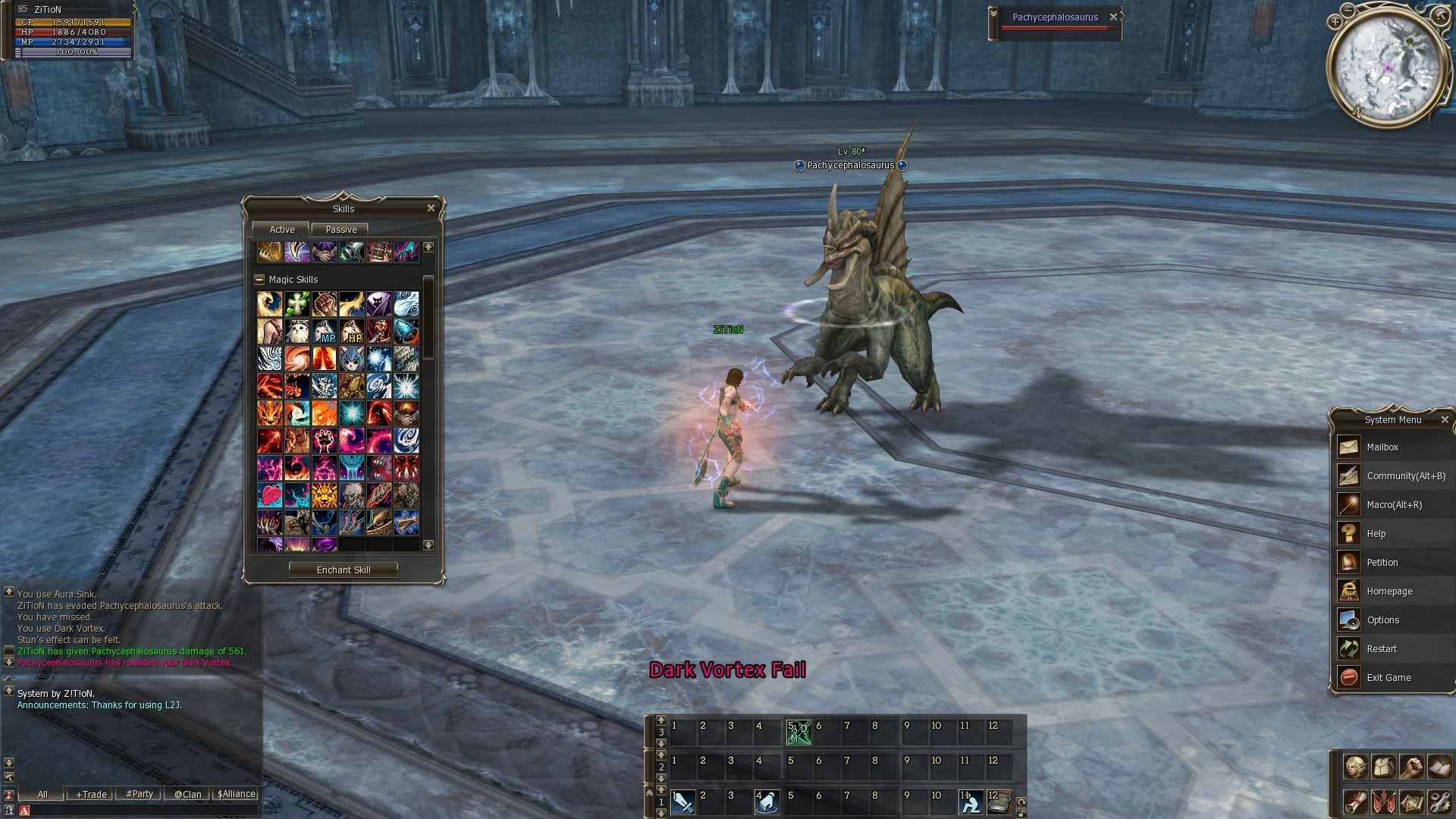The image size is (1456, 819).
Task: Close the Pachycephalosaurus target window
Action: [x=1113, y=17]
